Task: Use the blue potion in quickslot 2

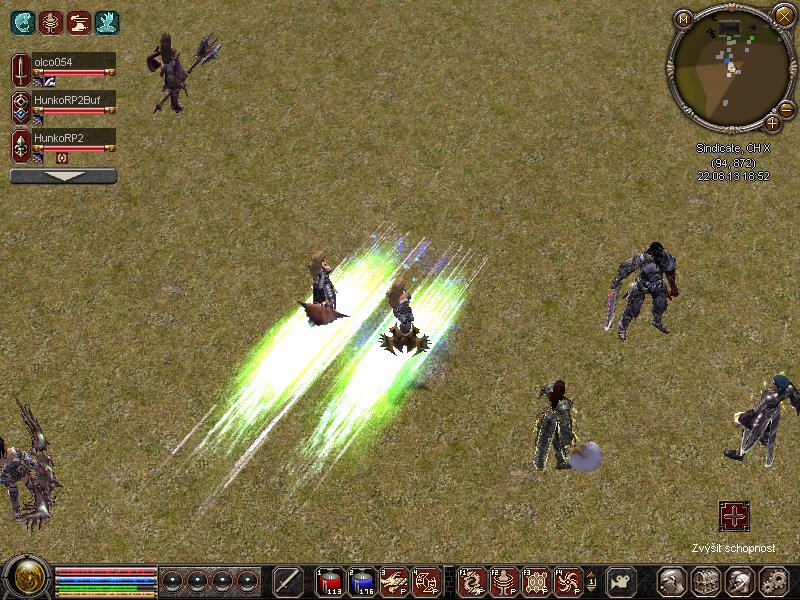Action: 362,581
